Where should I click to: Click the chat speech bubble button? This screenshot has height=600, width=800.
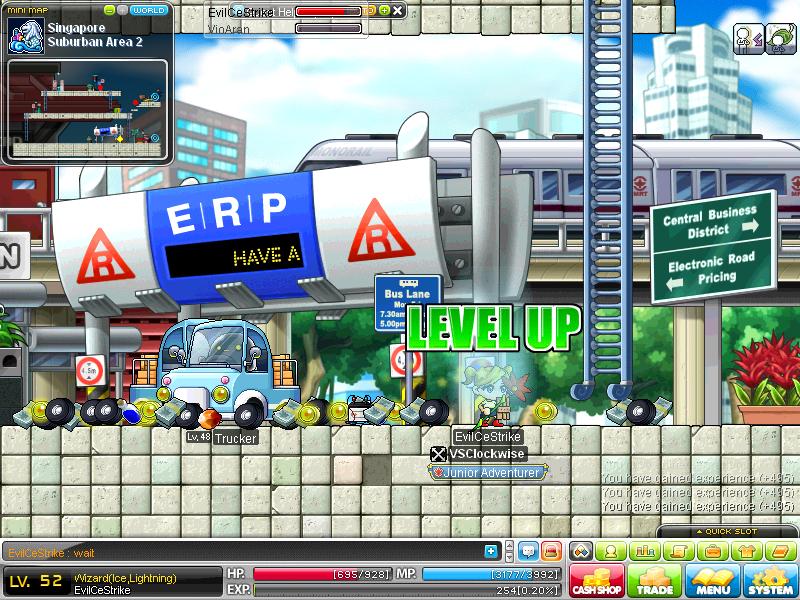pos(528,551)
